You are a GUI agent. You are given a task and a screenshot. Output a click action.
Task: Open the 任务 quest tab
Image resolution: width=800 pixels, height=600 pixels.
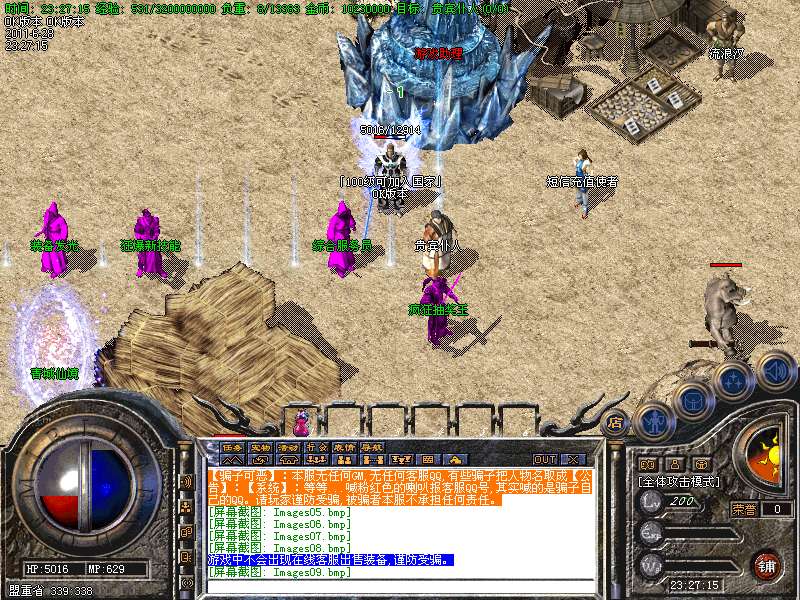pos(233,447)
